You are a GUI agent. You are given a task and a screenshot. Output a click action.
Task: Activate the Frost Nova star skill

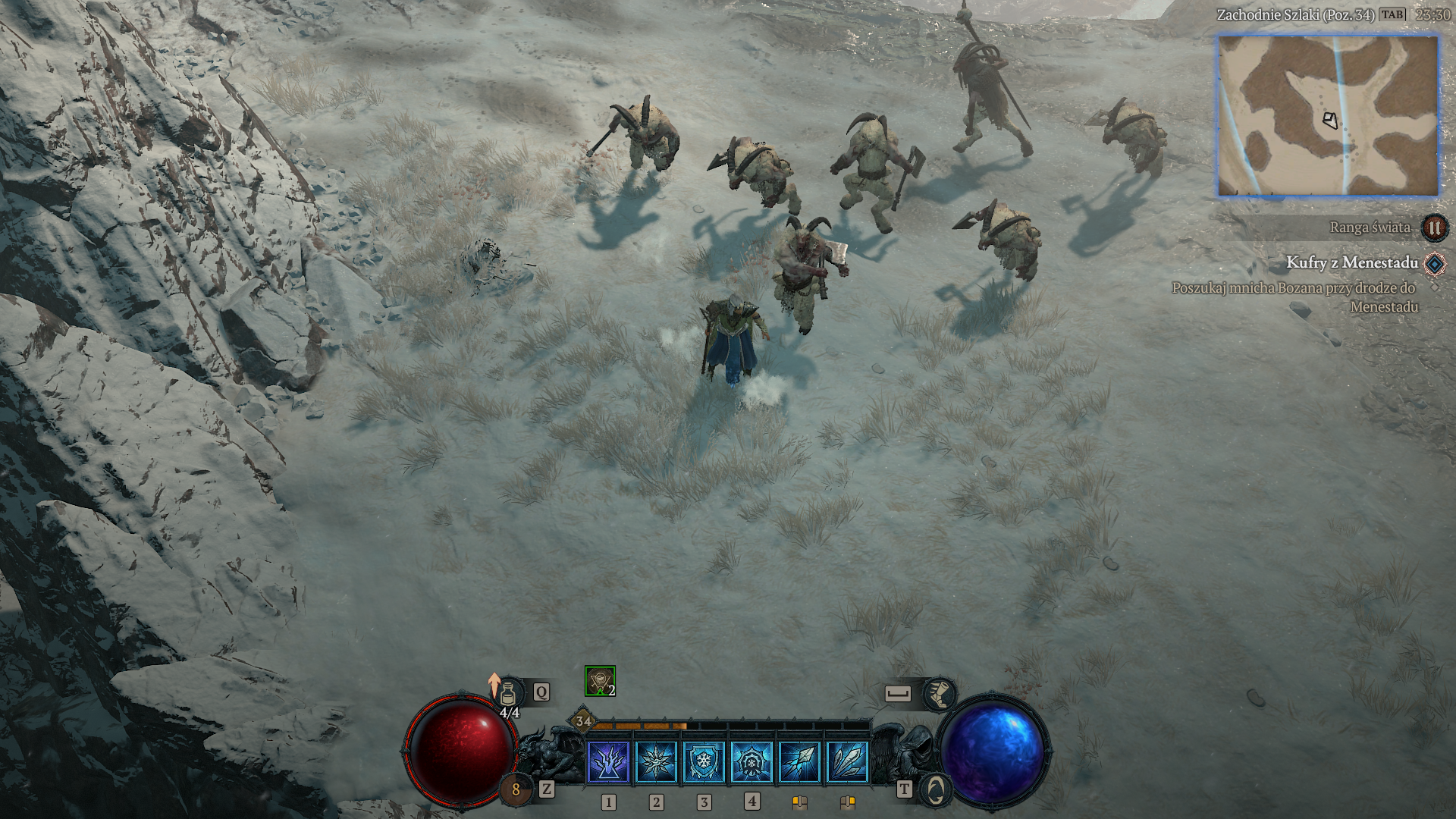(657, 761)
